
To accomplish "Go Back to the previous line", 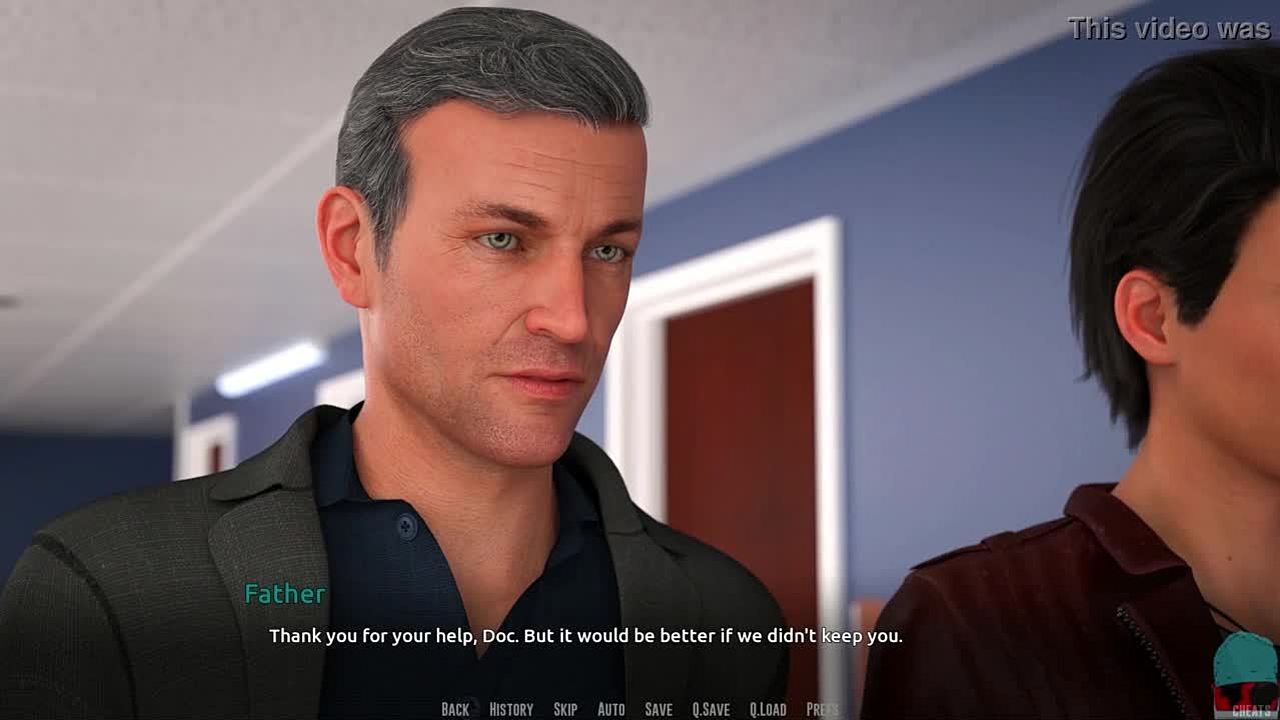I will point(455,709).
